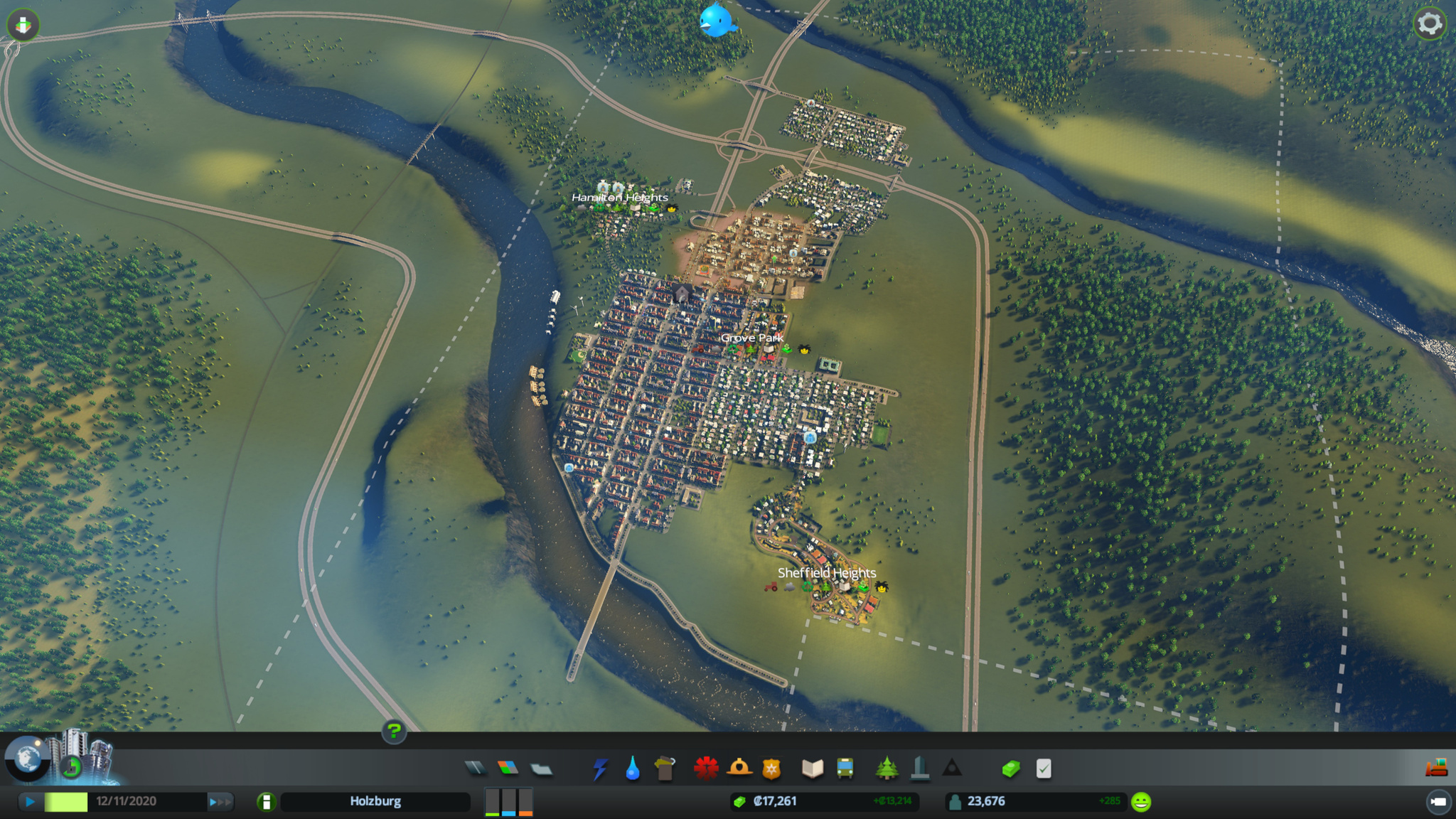Activate the bulldozer tool
This screenshot has width=1456, height=819.
pyautogui.click(x=1437, y=767)
